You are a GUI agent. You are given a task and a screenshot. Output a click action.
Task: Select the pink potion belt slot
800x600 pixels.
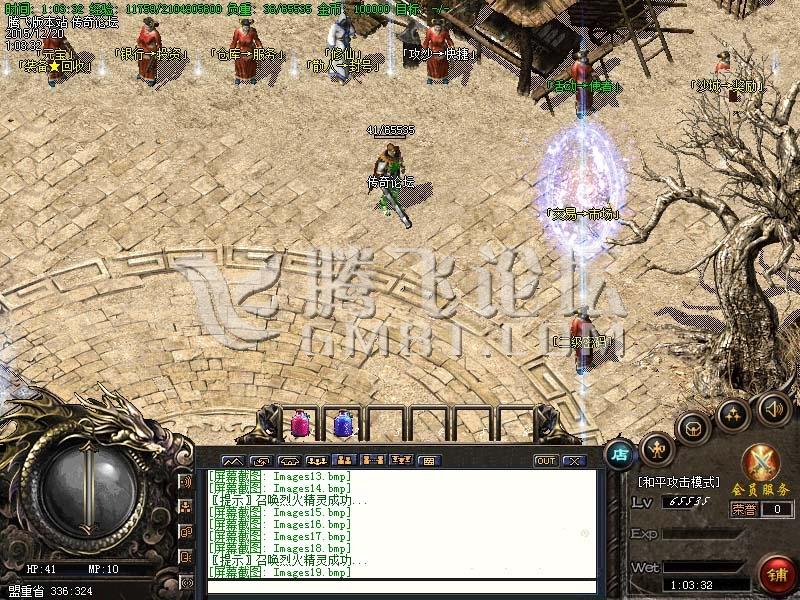300,424
